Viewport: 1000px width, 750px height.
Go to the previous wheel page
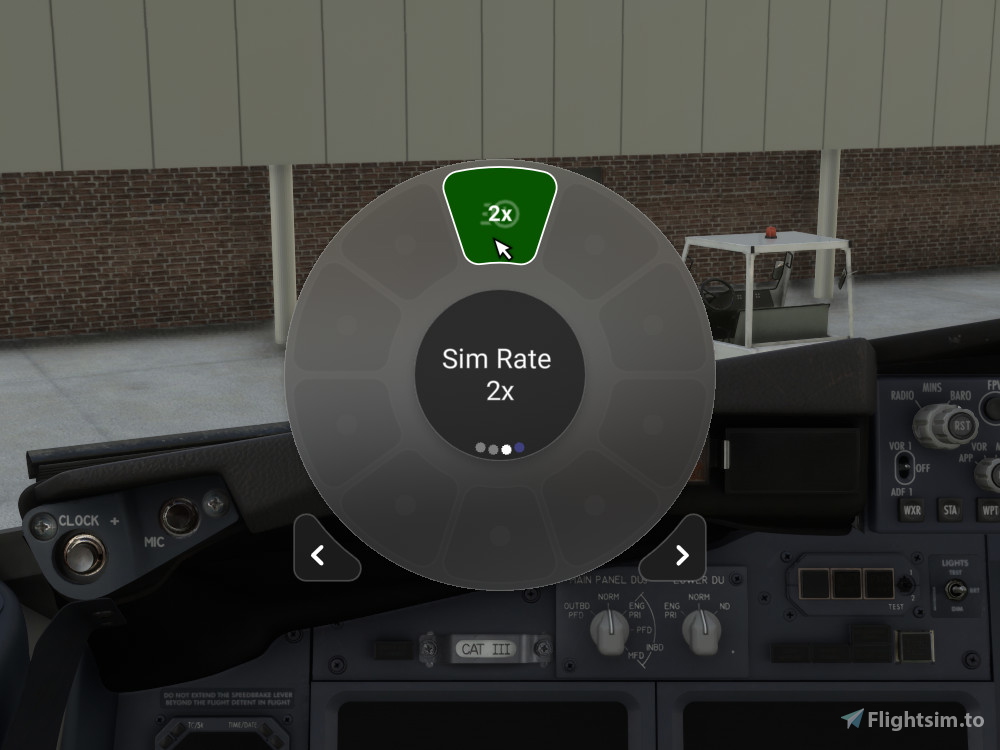coord(319,555)
